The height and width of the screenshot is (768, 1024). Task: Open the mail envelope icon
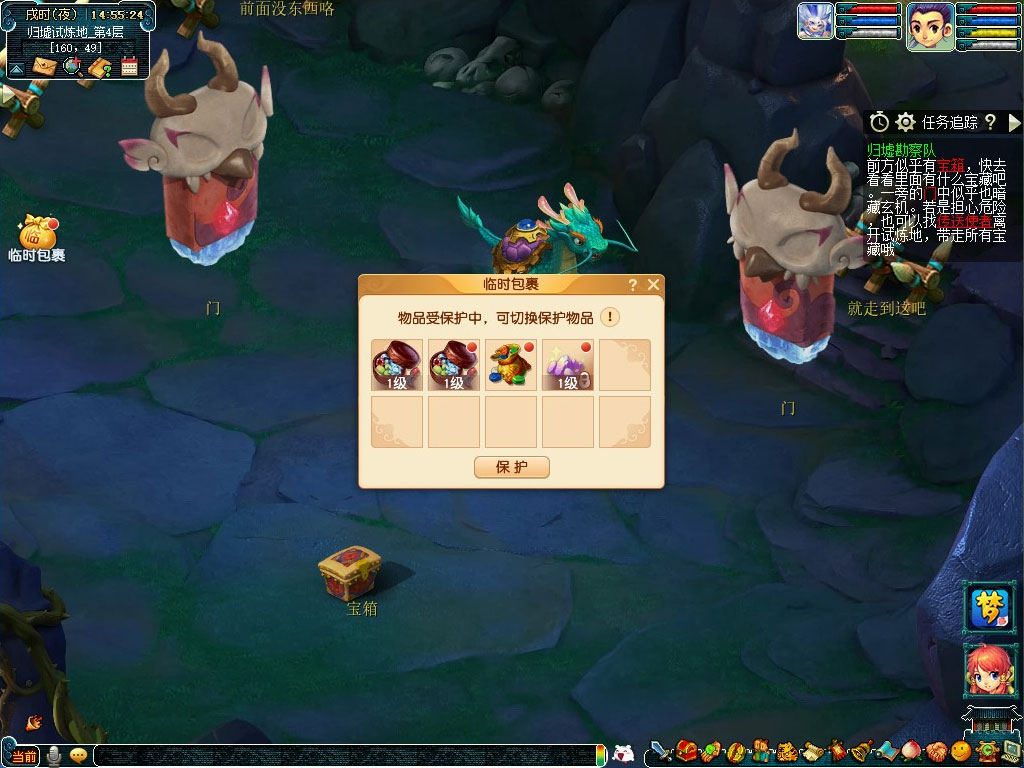point(44,67)
